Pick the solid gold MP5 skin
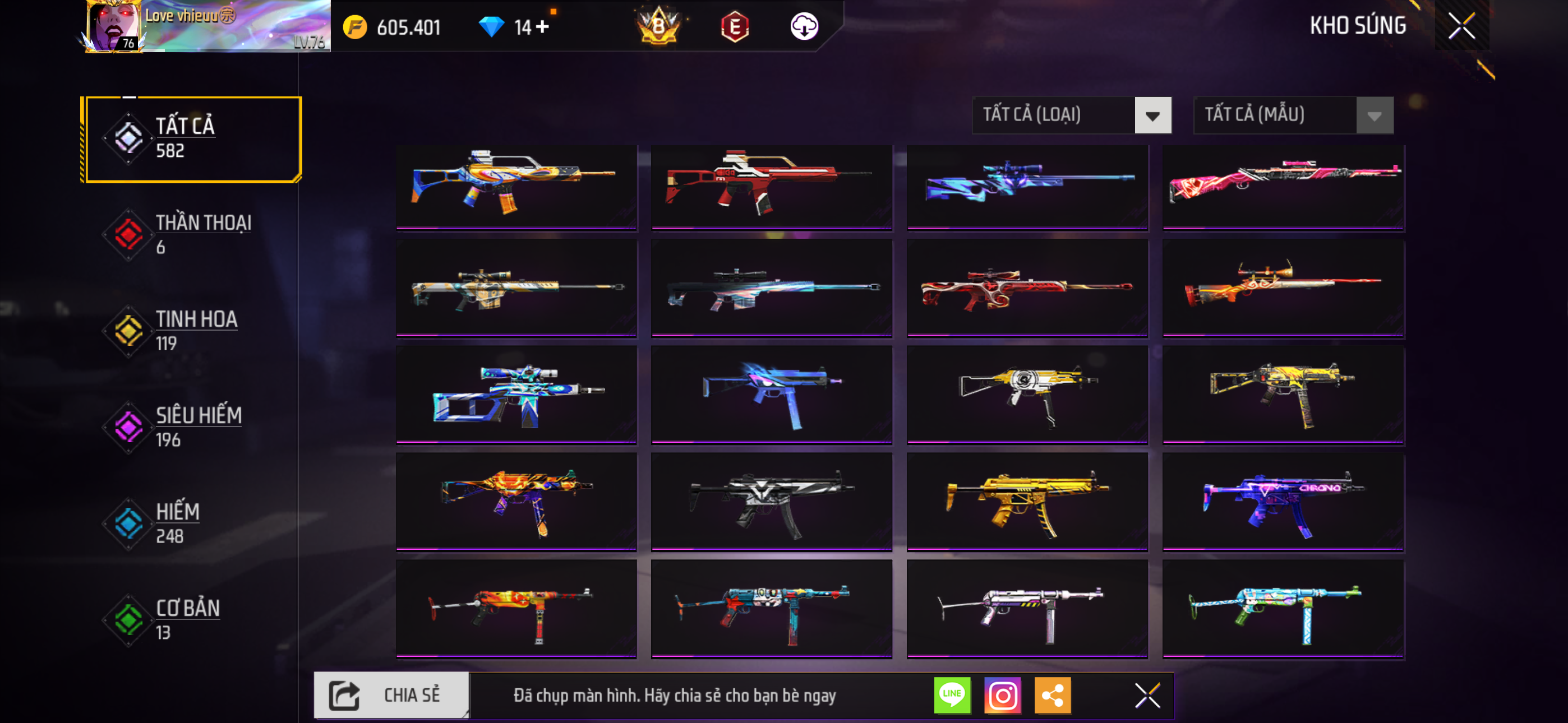This screenshot has width=1568, height=723. pyautogui.click(x=1027, y=502)
